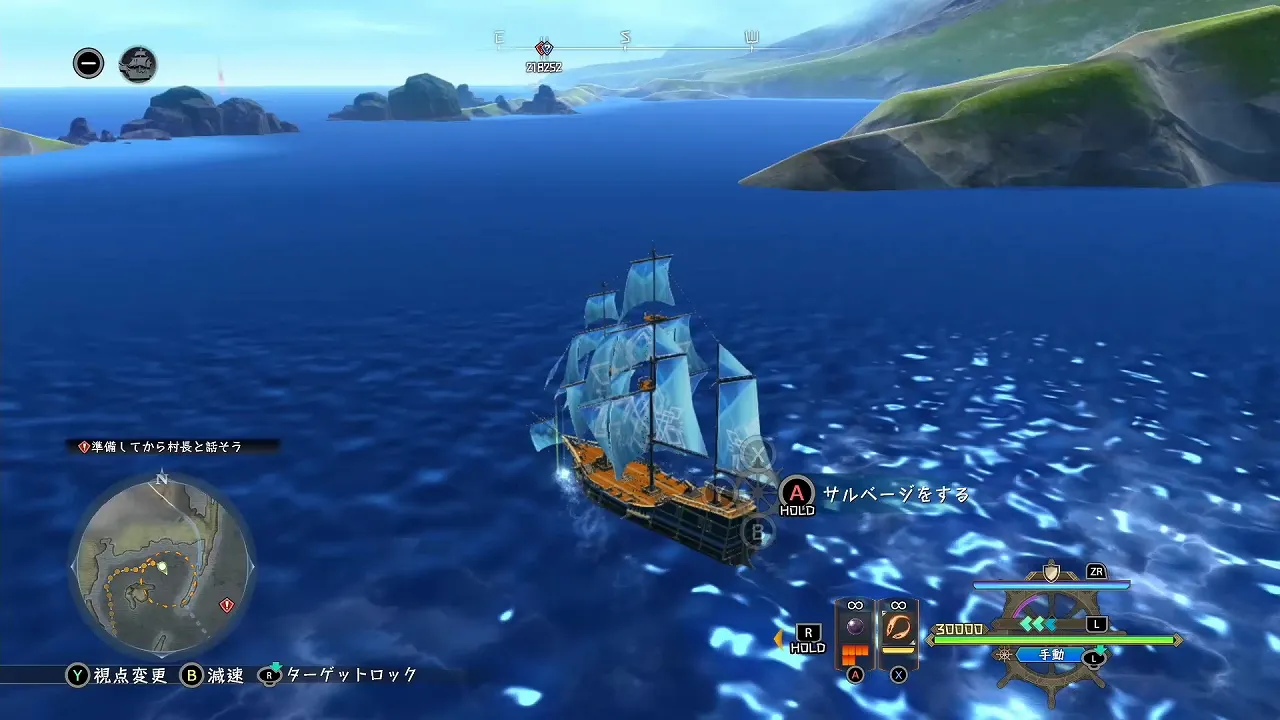1280x720 pixels.
Task: Select the purple cannonball ammo slot
Action: [x=855, y=629]
